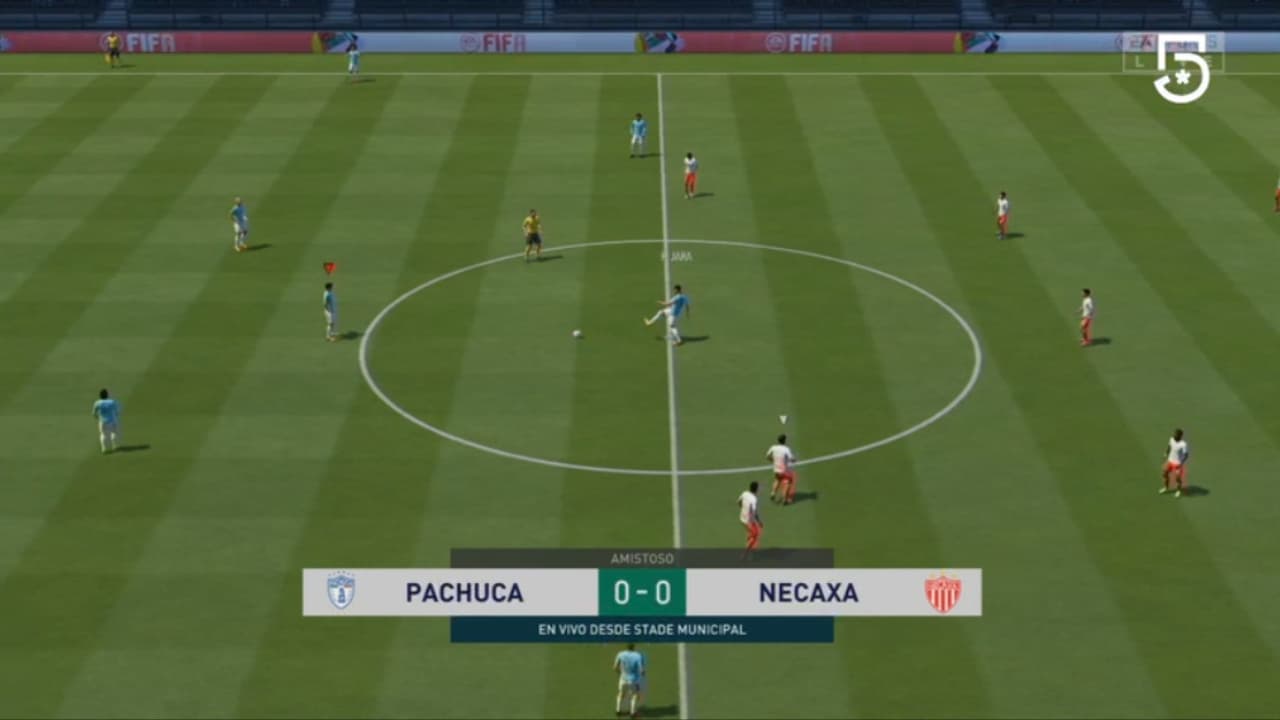The height and width of the screenshot is (720, 1280).
Task: Click the red corner-style flag marker on the pitch
Action: [x=328, y=266]
